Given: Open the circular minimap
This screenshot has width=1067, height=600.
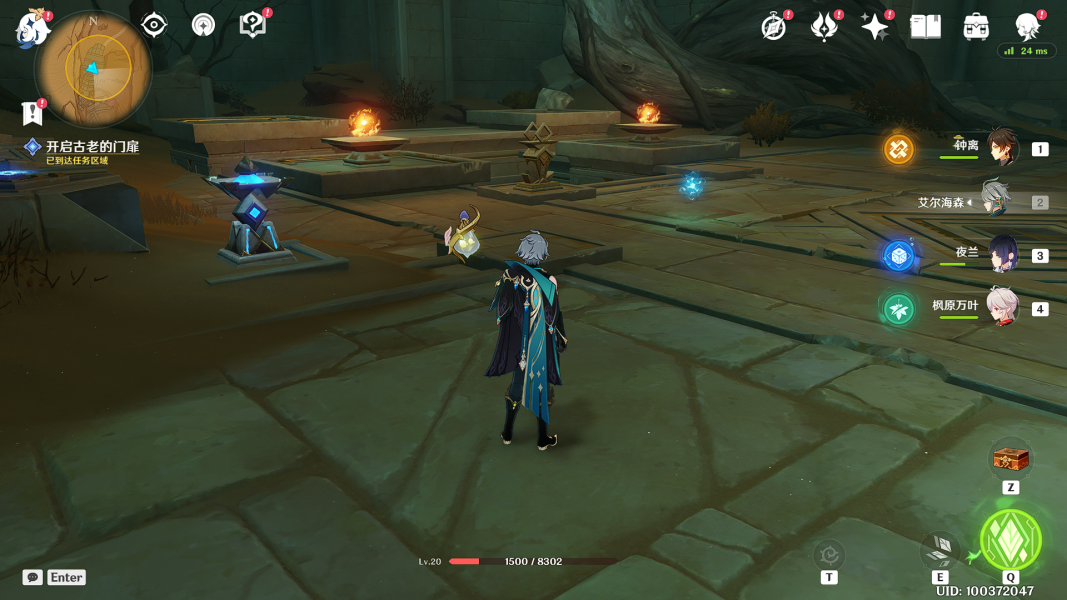Looking at the screenshot, I should coord(94,68).
